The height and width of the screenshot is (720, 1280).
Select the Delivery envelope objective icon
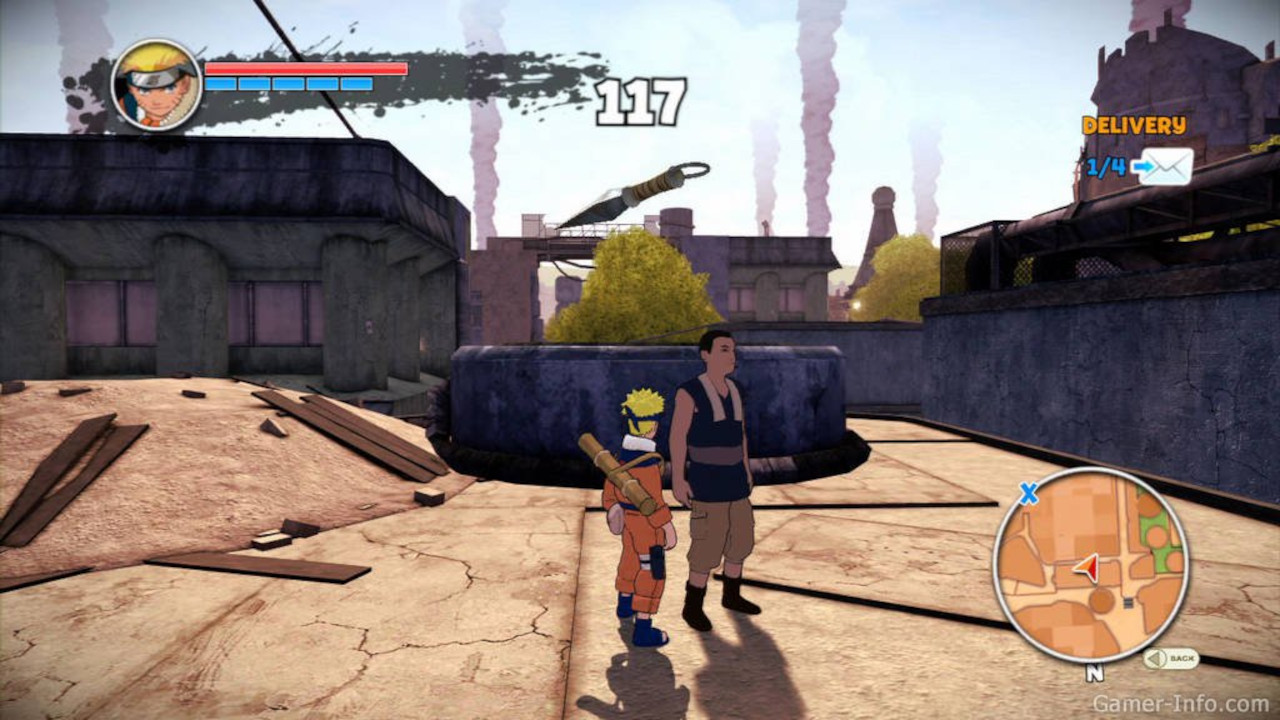(x=1163, y=166)
